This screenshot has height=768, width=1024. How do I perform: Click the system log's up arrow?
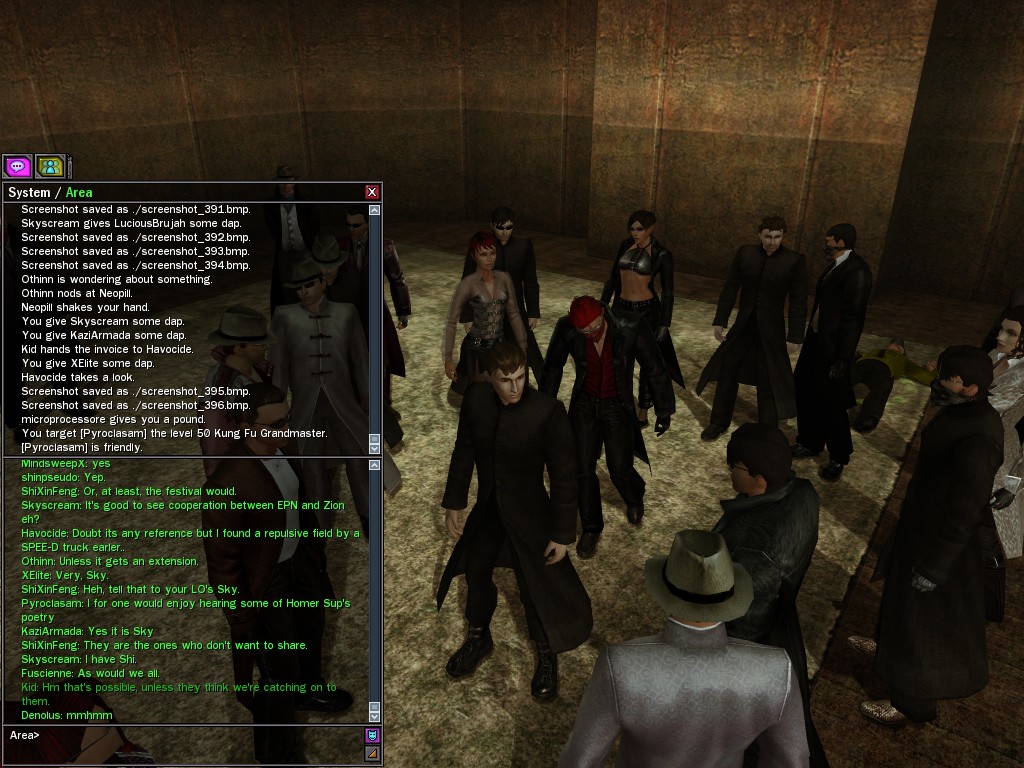point(375,211)
